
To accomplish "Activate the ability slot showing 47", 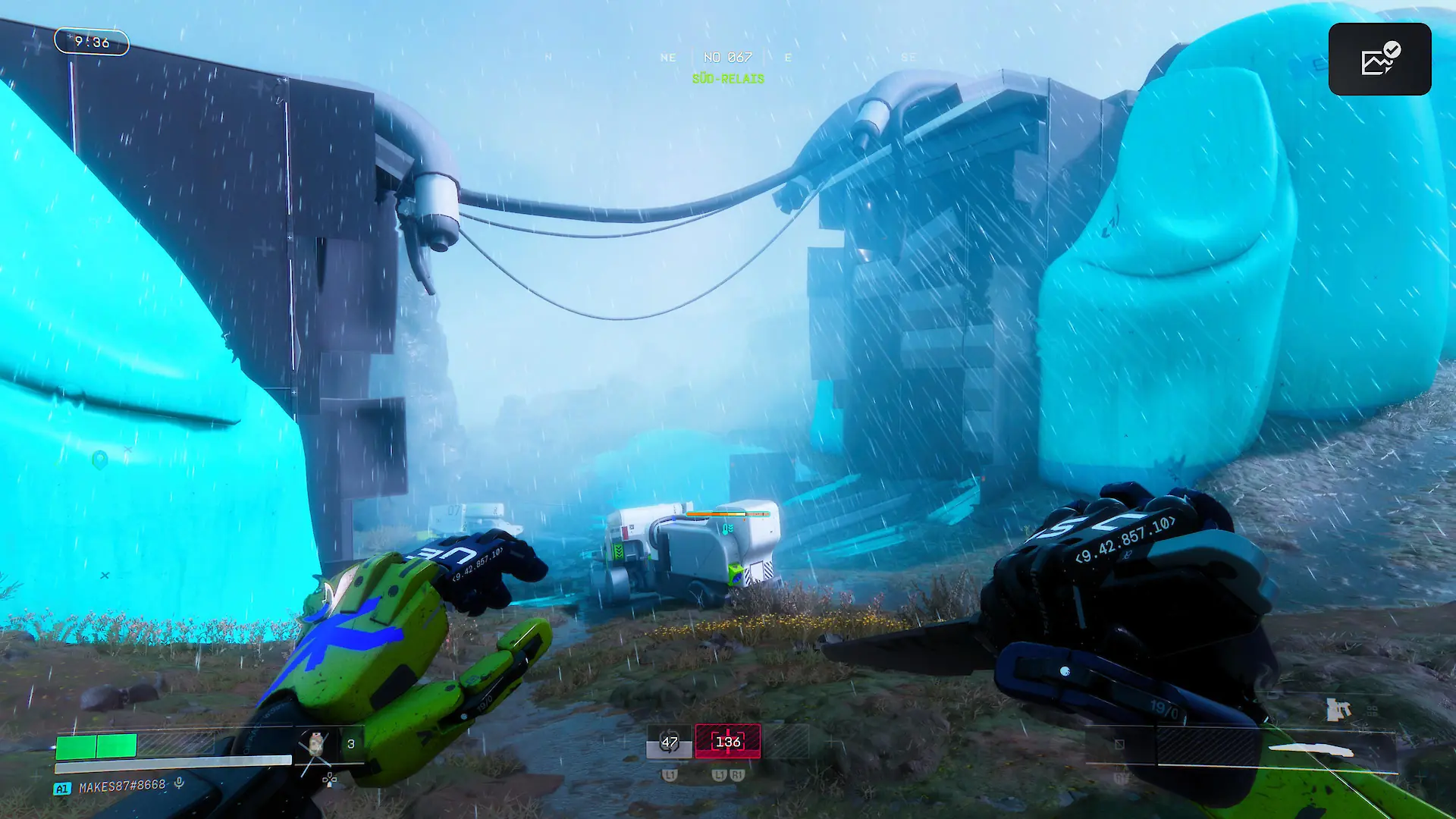I will (x=669, y=742).
